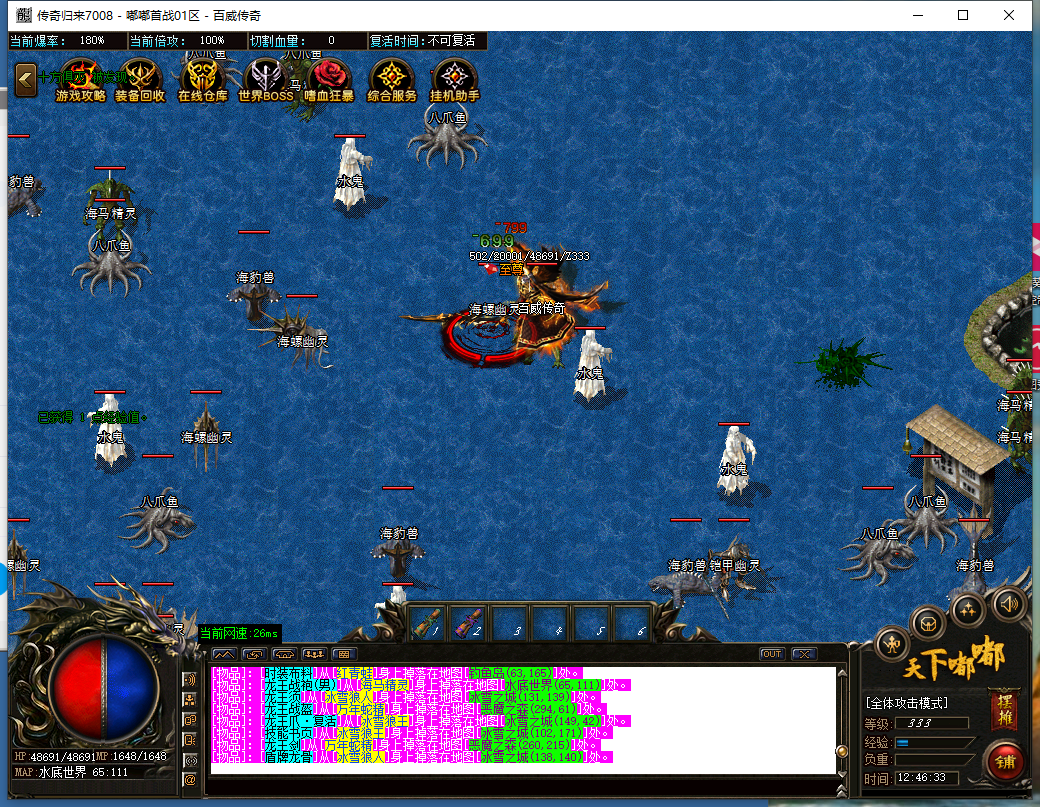Activate the 嗜血狂暴 rose icon
1040x807 pixels.
[x=328, y=79]
